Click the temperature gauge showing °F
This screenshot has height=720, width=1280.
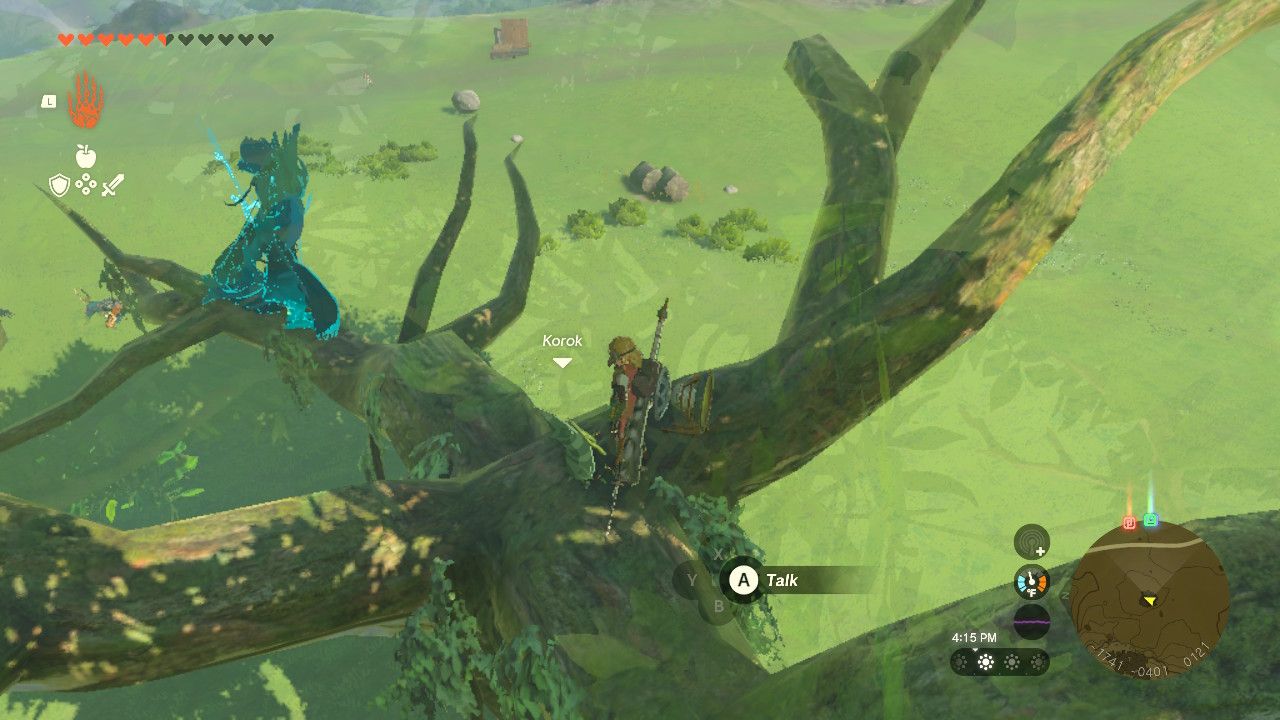point(1031,582)
